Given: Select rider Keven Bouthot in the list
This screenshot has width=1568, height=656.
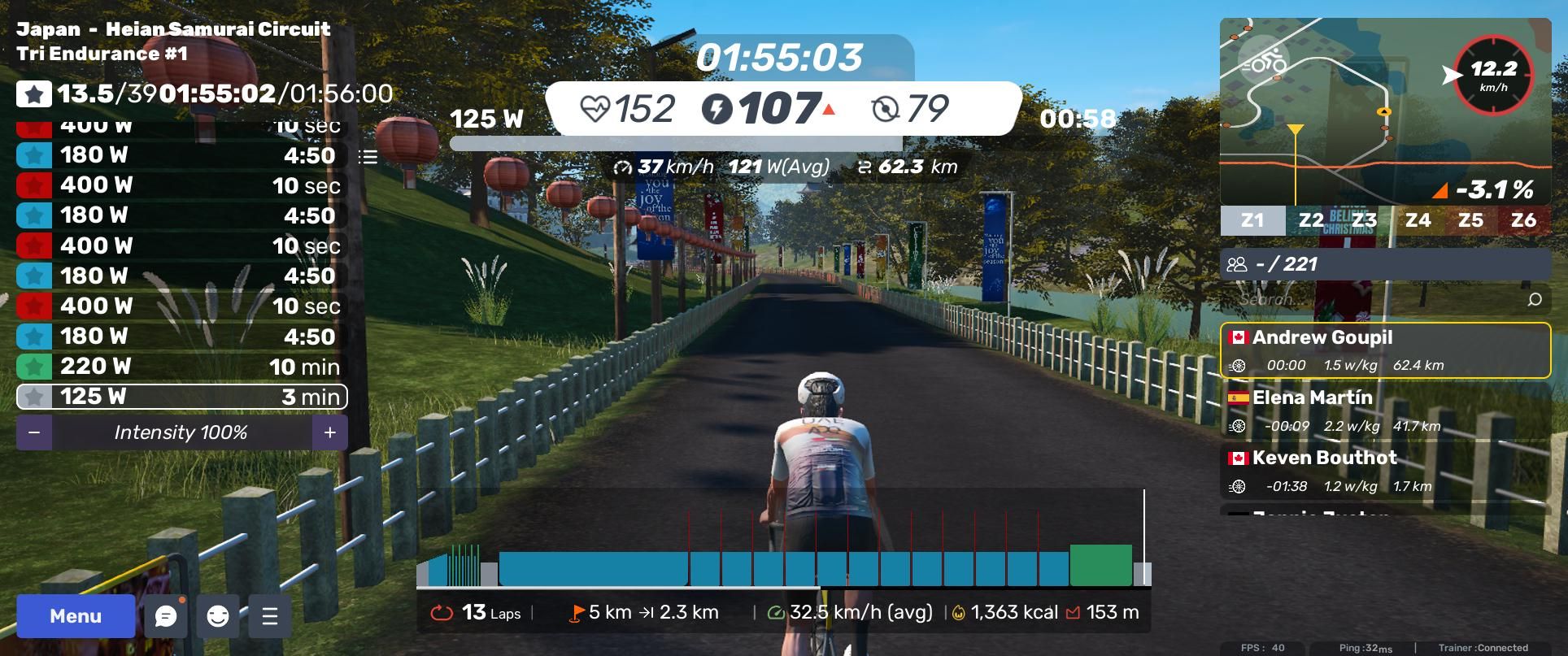Looking at the screenshot, I should [x=1385, y=471].
